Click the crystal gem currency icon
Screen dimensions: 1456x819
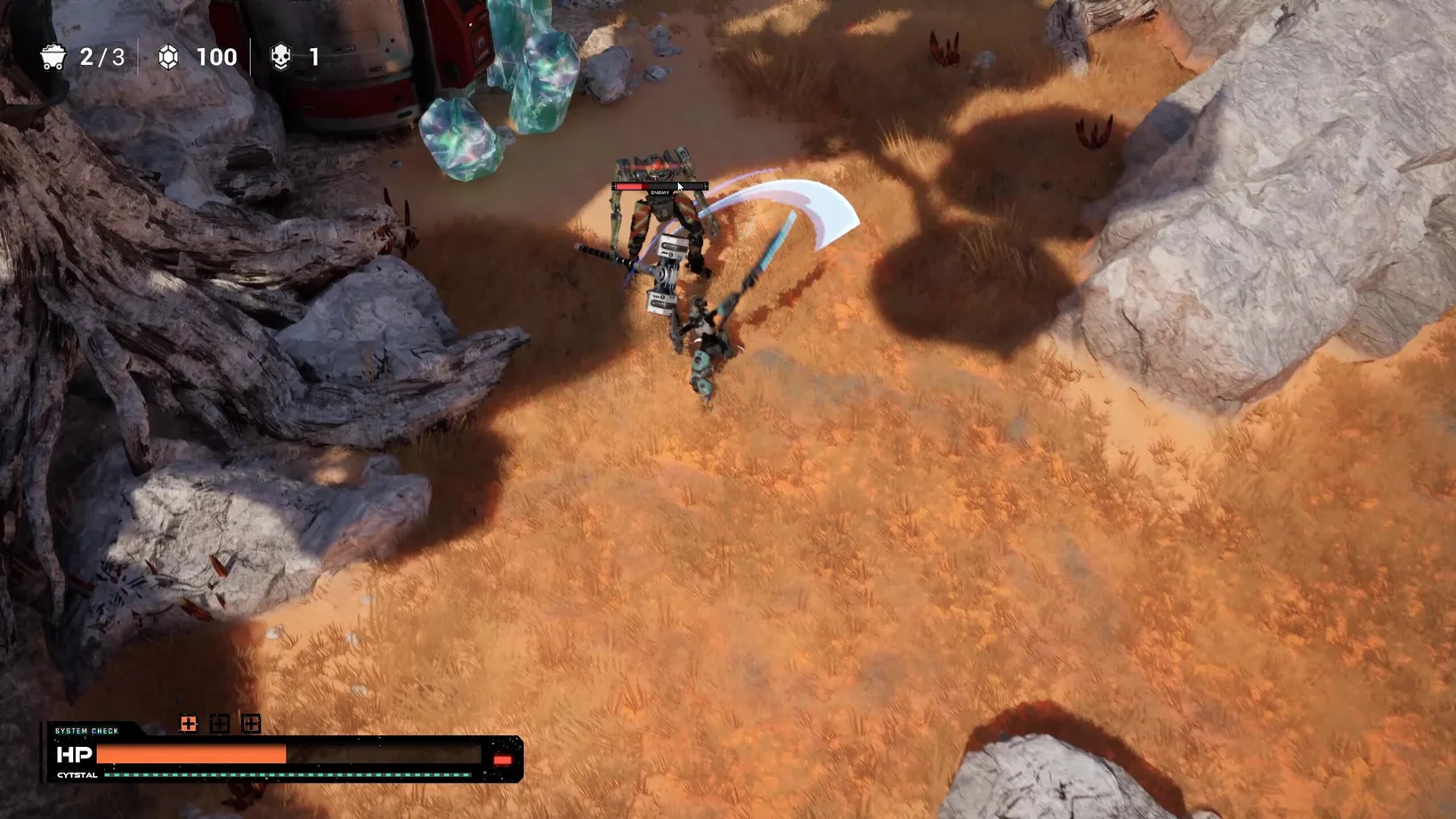point(168,57)
